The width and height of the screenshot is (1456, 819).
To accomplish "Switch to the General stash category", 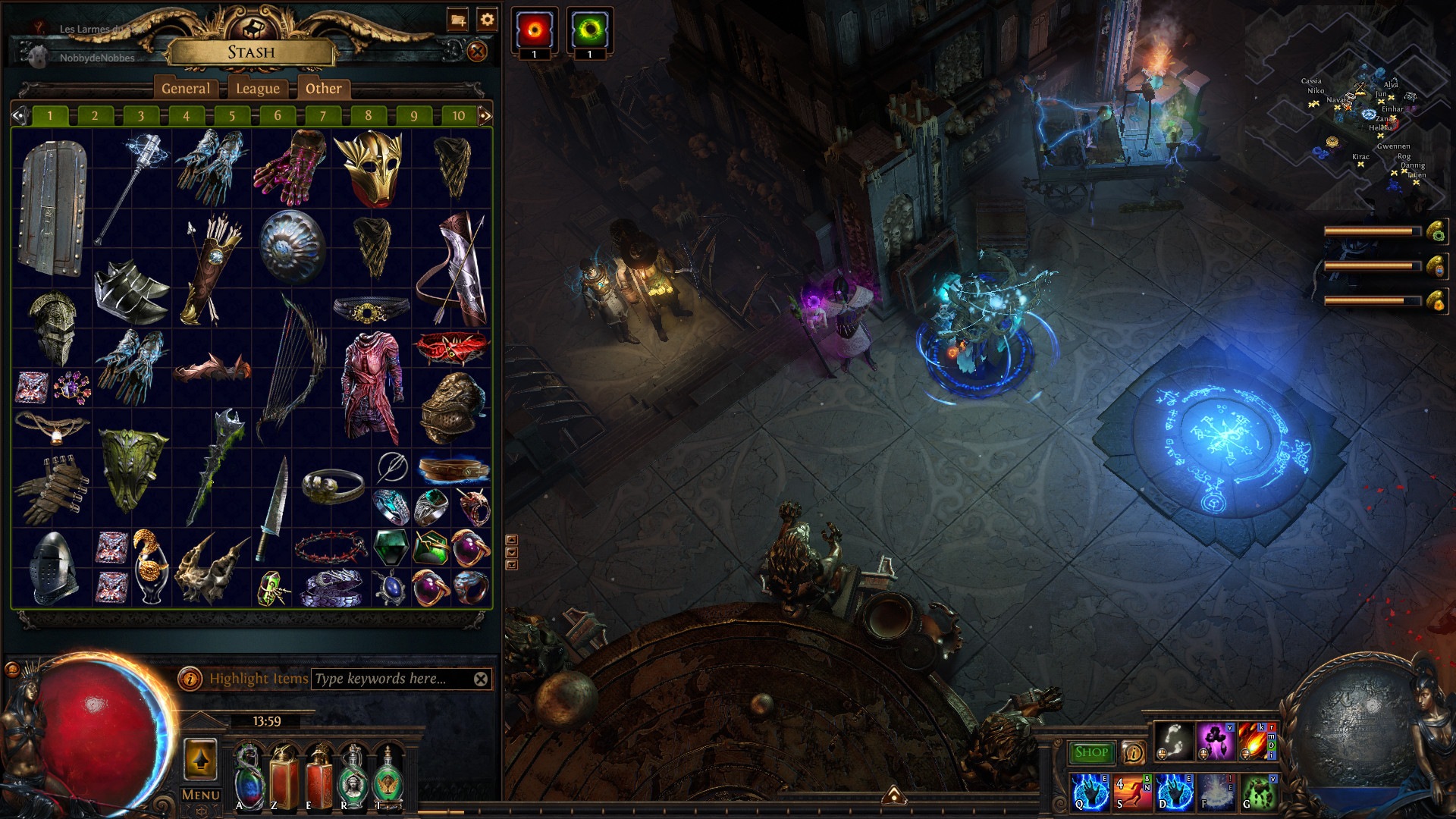I will click(x=186, y=89).
